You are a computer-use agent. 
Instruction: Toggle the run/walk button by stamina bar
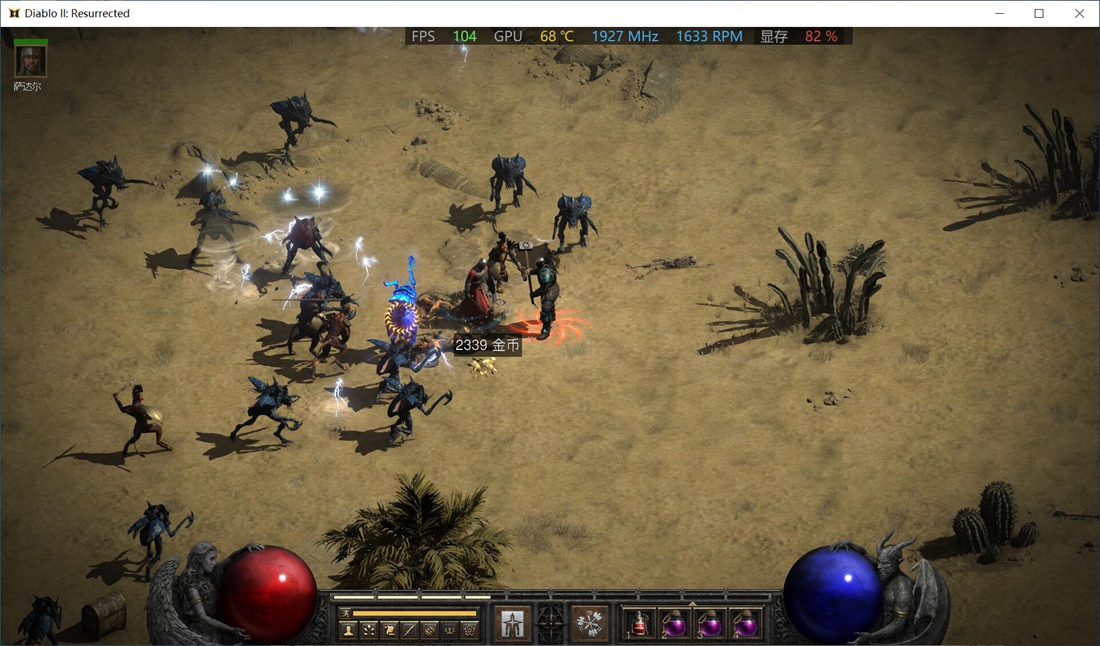click(x=346, y=613)
